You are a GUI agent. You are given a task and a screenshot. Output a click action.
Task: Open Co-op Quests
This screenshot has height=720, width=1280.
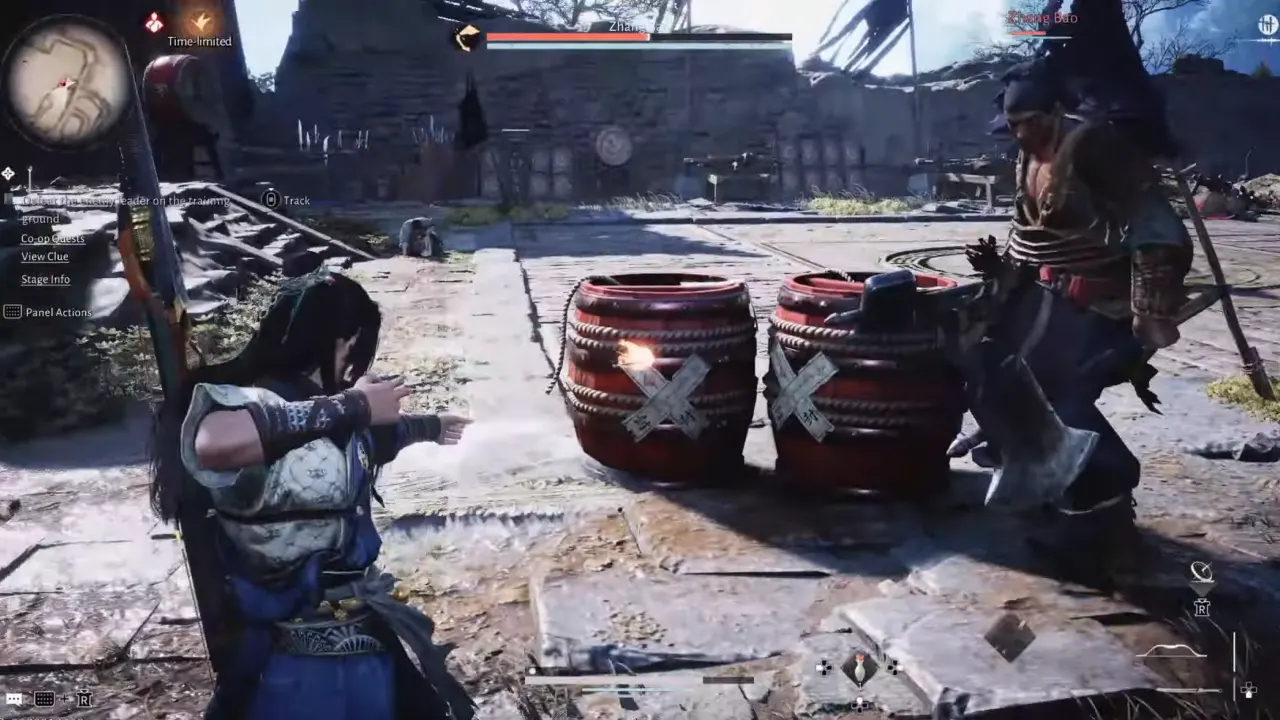point(52,238)
